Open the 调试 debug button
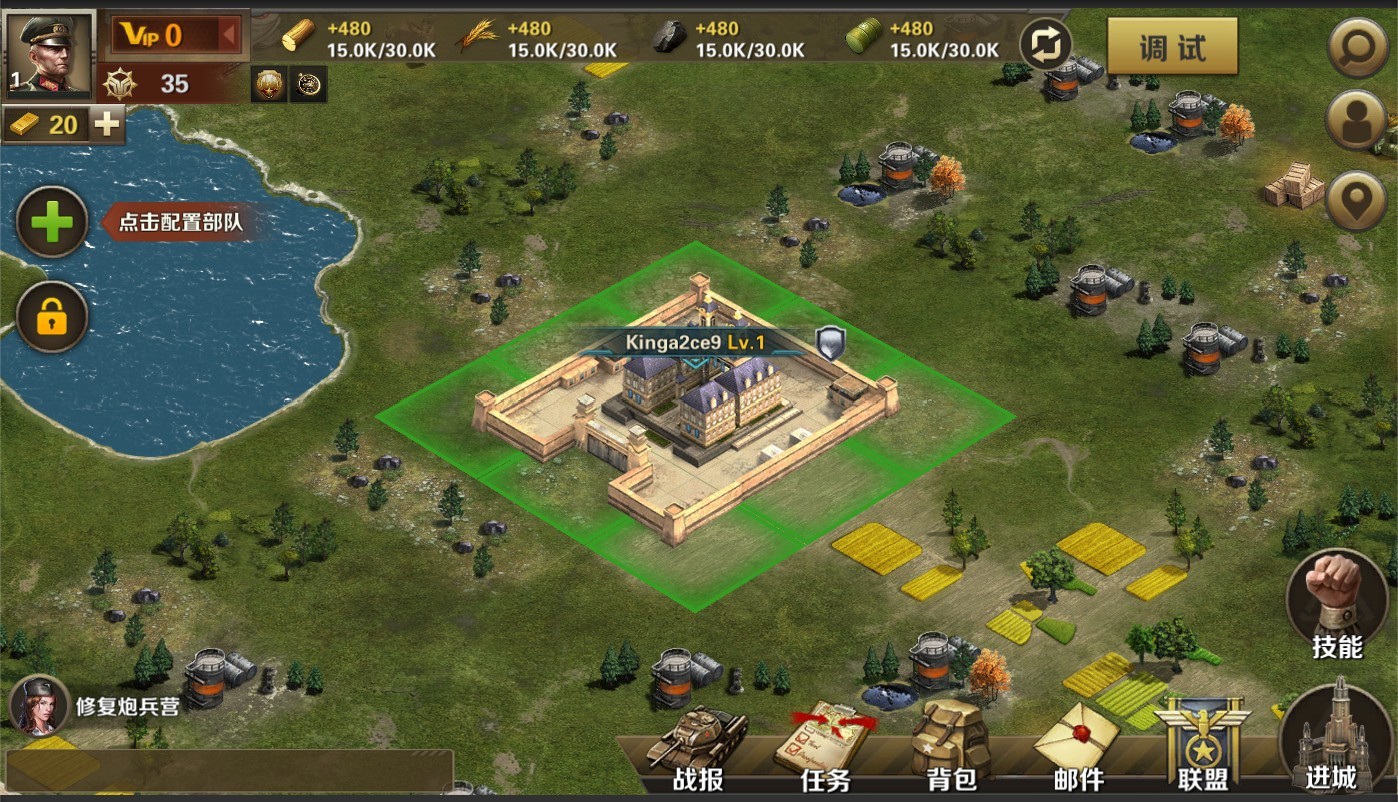Viewport: 1398px width, 802px height. pos(1172,46)
